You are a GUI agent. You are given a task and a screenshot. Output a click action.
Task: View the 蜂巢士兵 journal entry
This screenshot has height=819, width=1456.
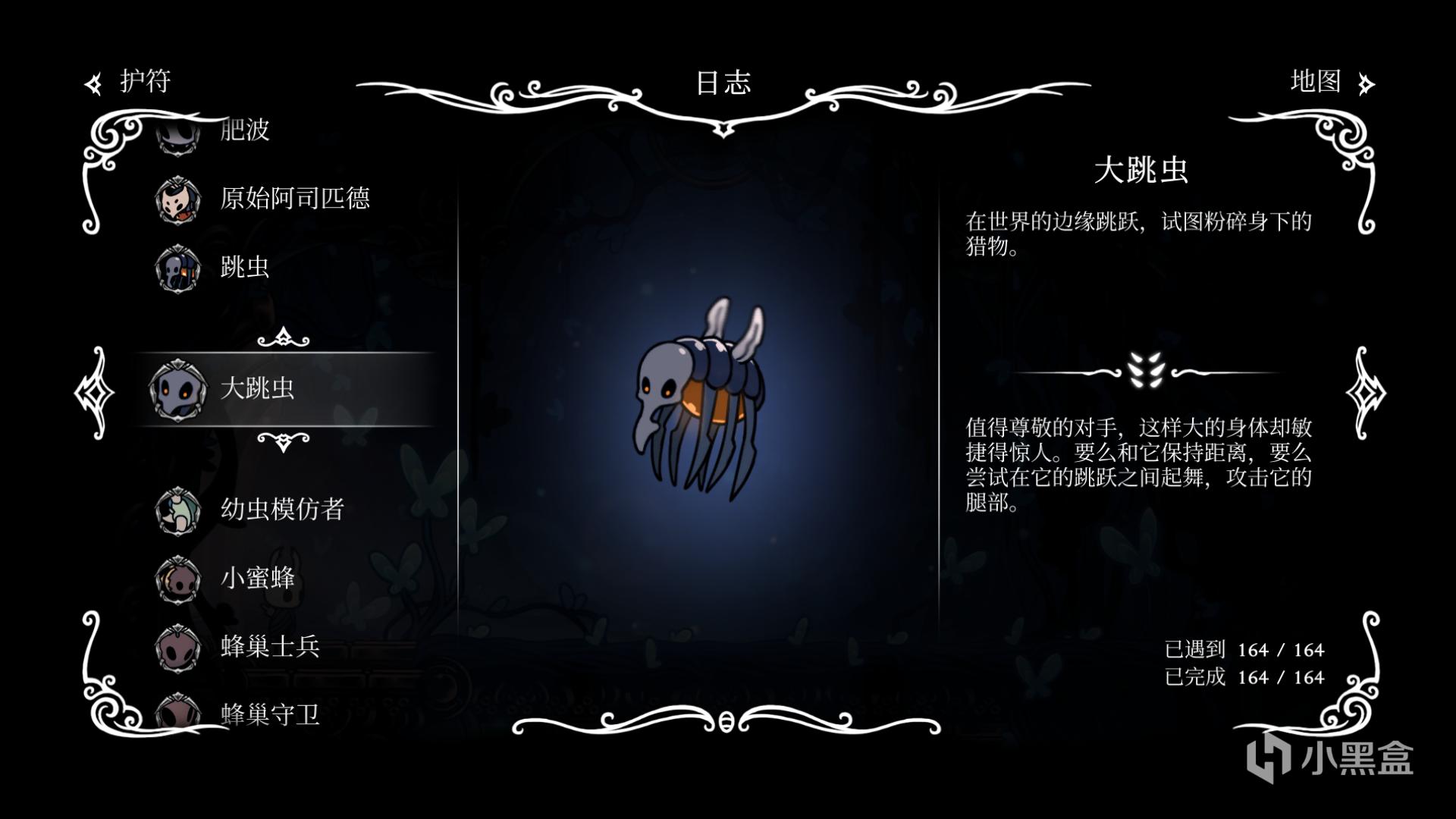coord(269,646)
